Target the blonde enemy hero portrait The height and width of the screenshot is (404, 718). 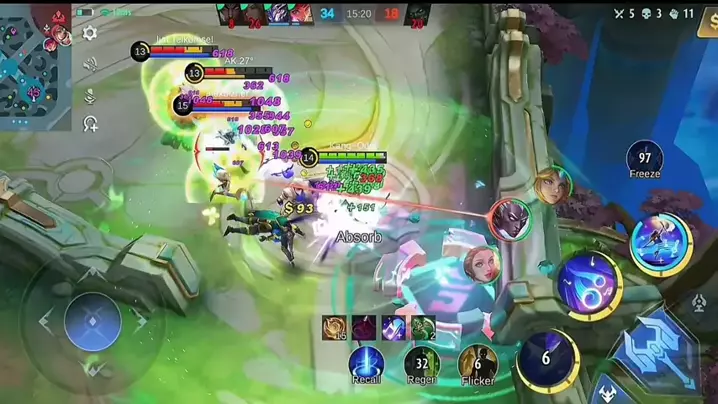click(551, 186)
